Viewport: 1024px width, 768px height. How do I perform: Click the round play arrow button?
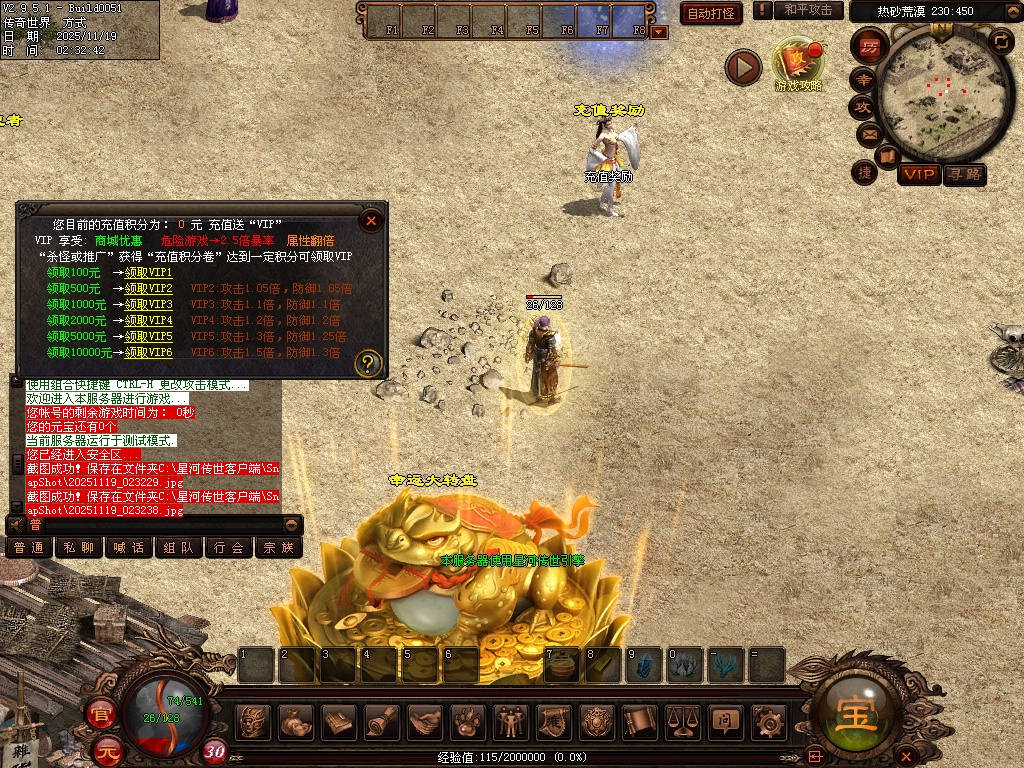pyautogui.click(x=743, y=67)
